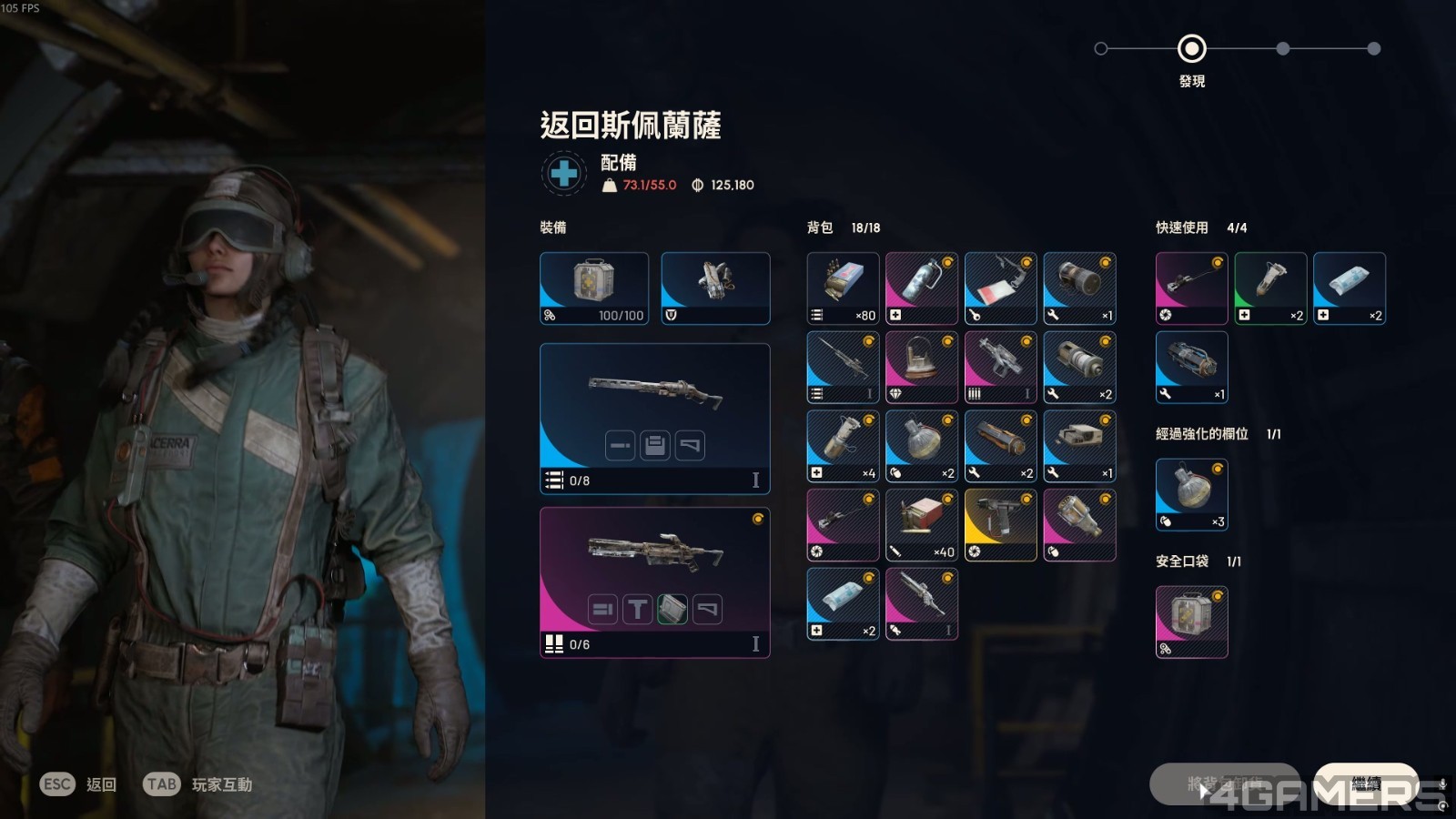Viewport: 1456px width, 819px height.
Task: Choose the red keycard item in the backpack
Action: 1000,288
